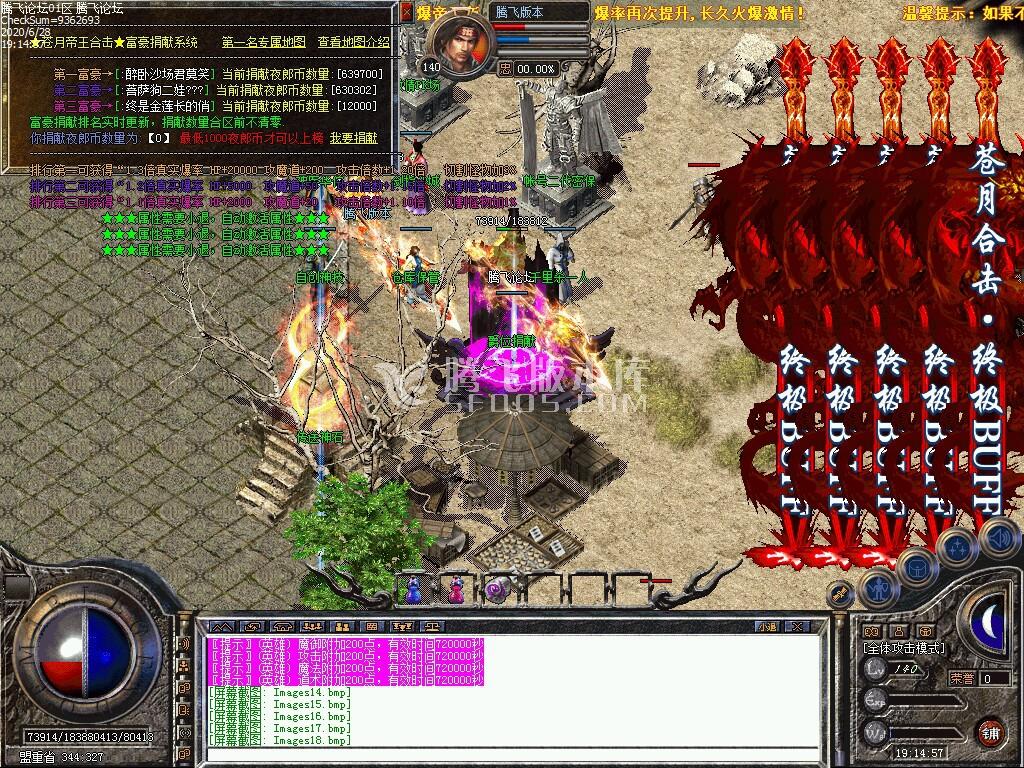Close the donation panel with the red X
The width and height of the screenshot is (1024, 768).
click(x=405, y=12)
